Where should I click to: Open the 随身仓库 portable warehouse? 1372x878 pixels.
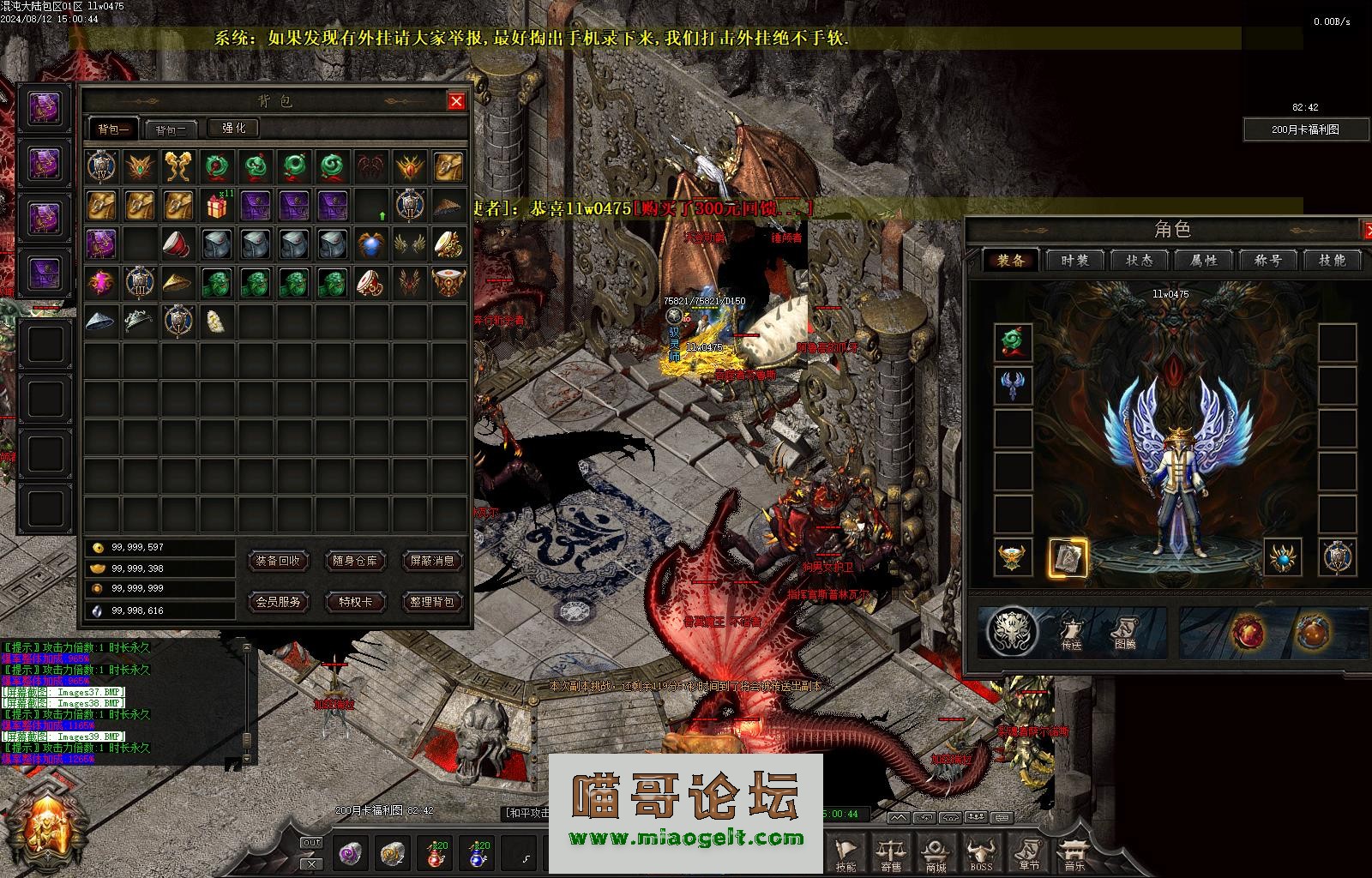[355, 561]
